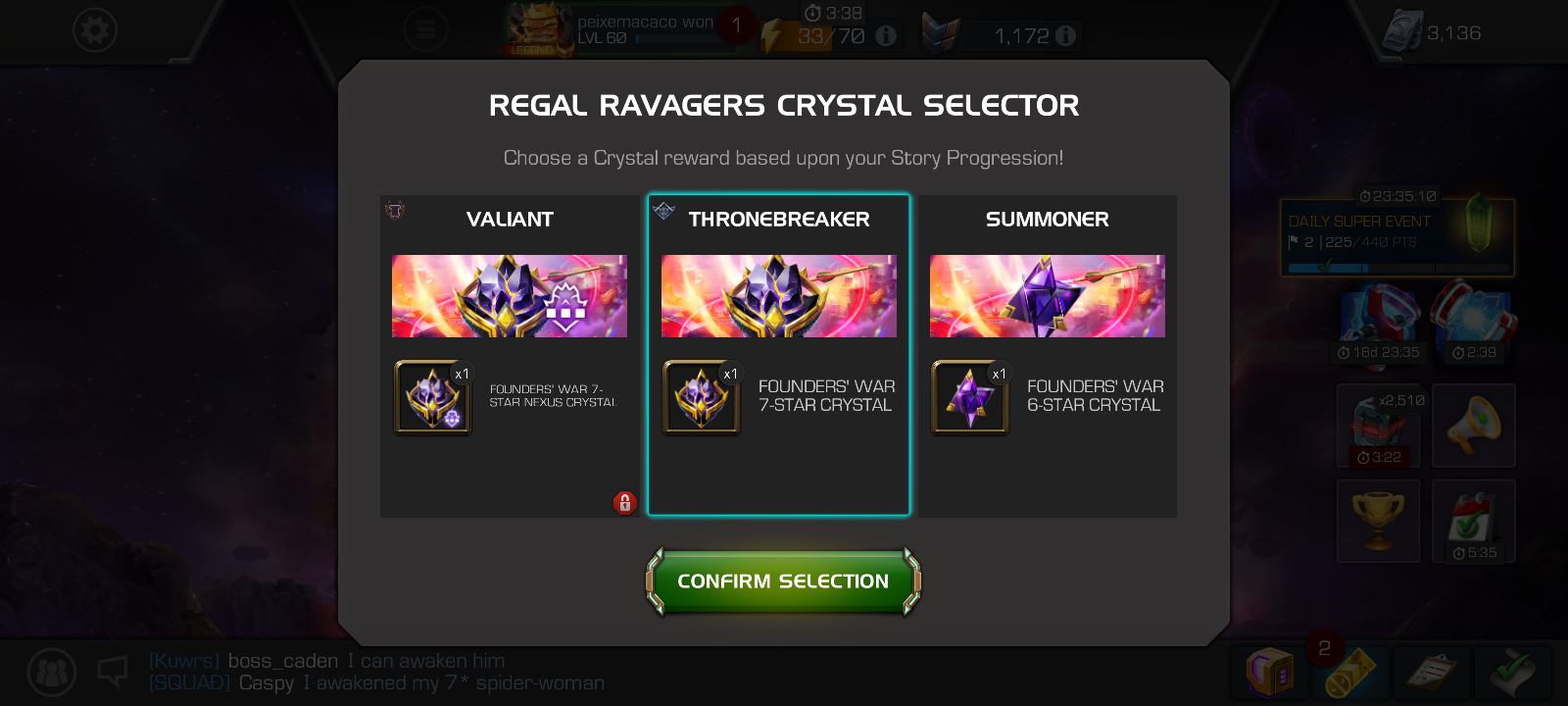This screenshot has height=706, width=1568.
Task: Show energy info next to 33/70
Action: click(886, 36)
